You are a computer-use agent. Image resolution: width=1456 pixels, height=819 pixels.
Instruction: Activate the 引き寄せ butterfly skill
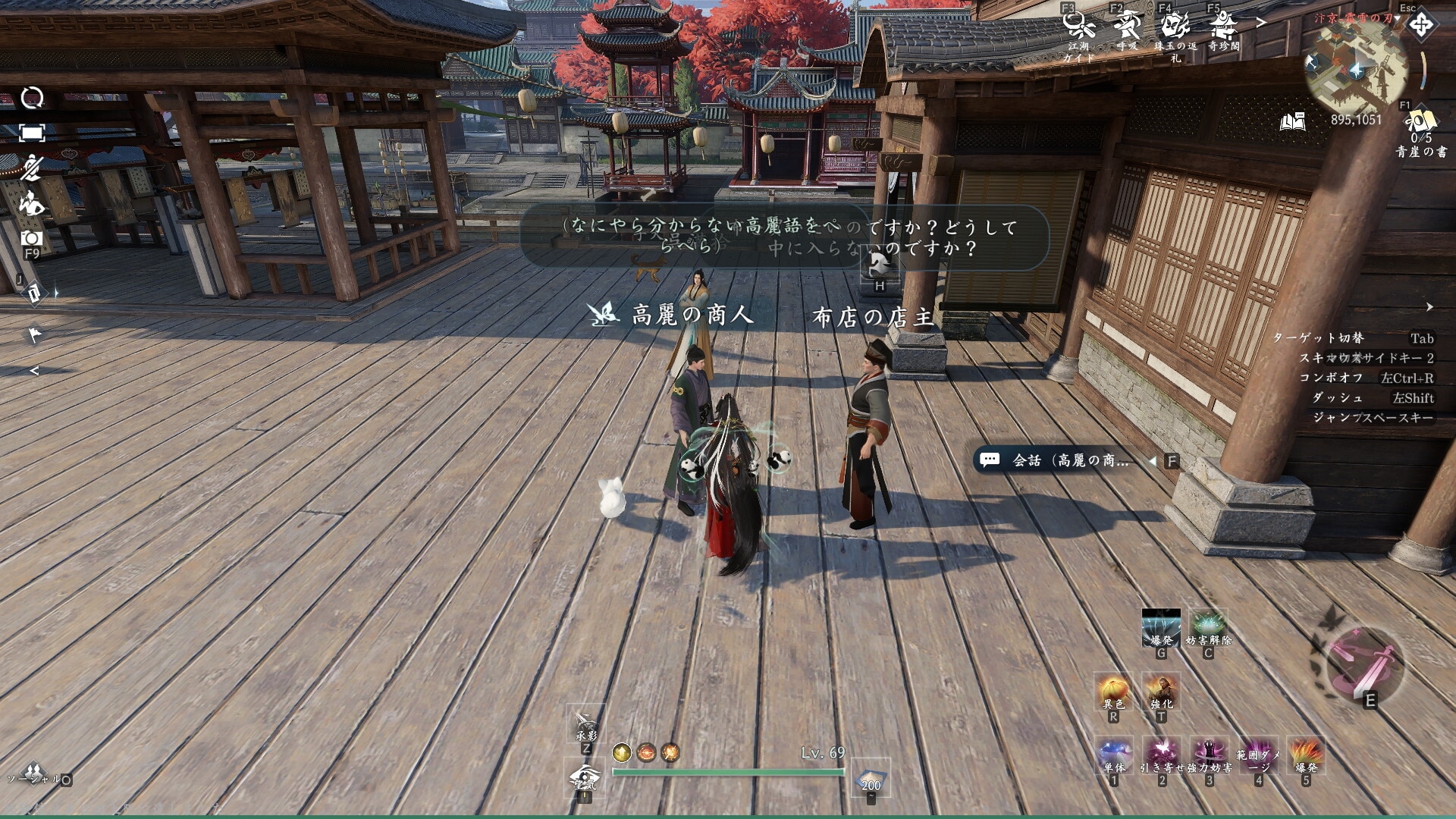point(1162,755)
